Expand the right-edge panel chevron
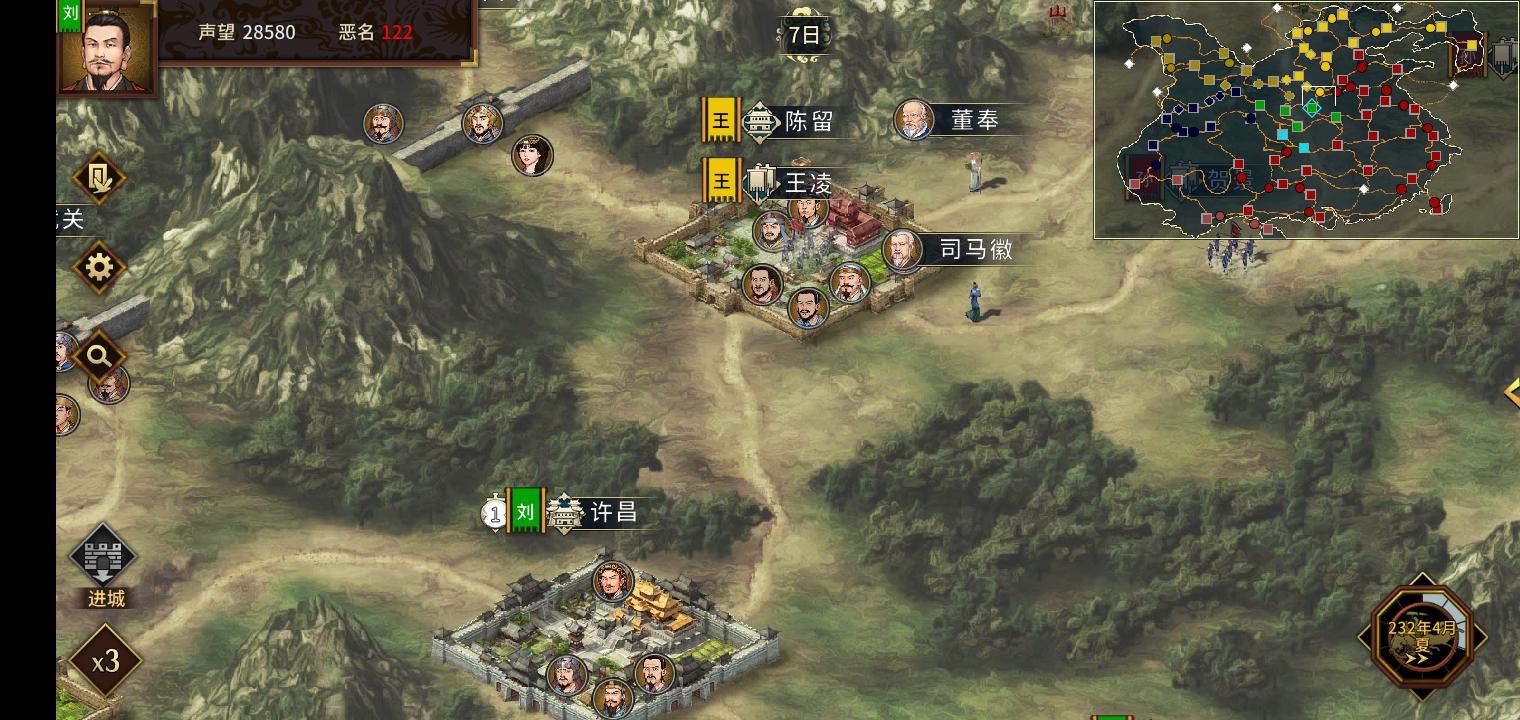Screen dimensions: 1520x720 point(1513,392)
